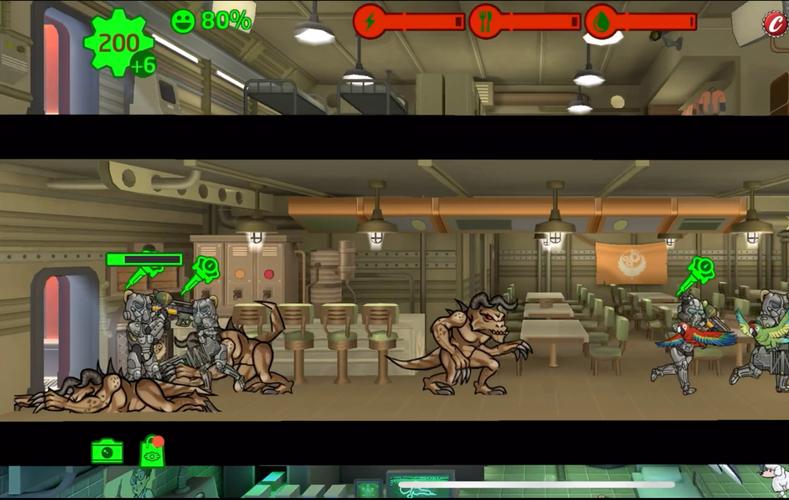Tap the smiley vault happiness indicator

183,21
